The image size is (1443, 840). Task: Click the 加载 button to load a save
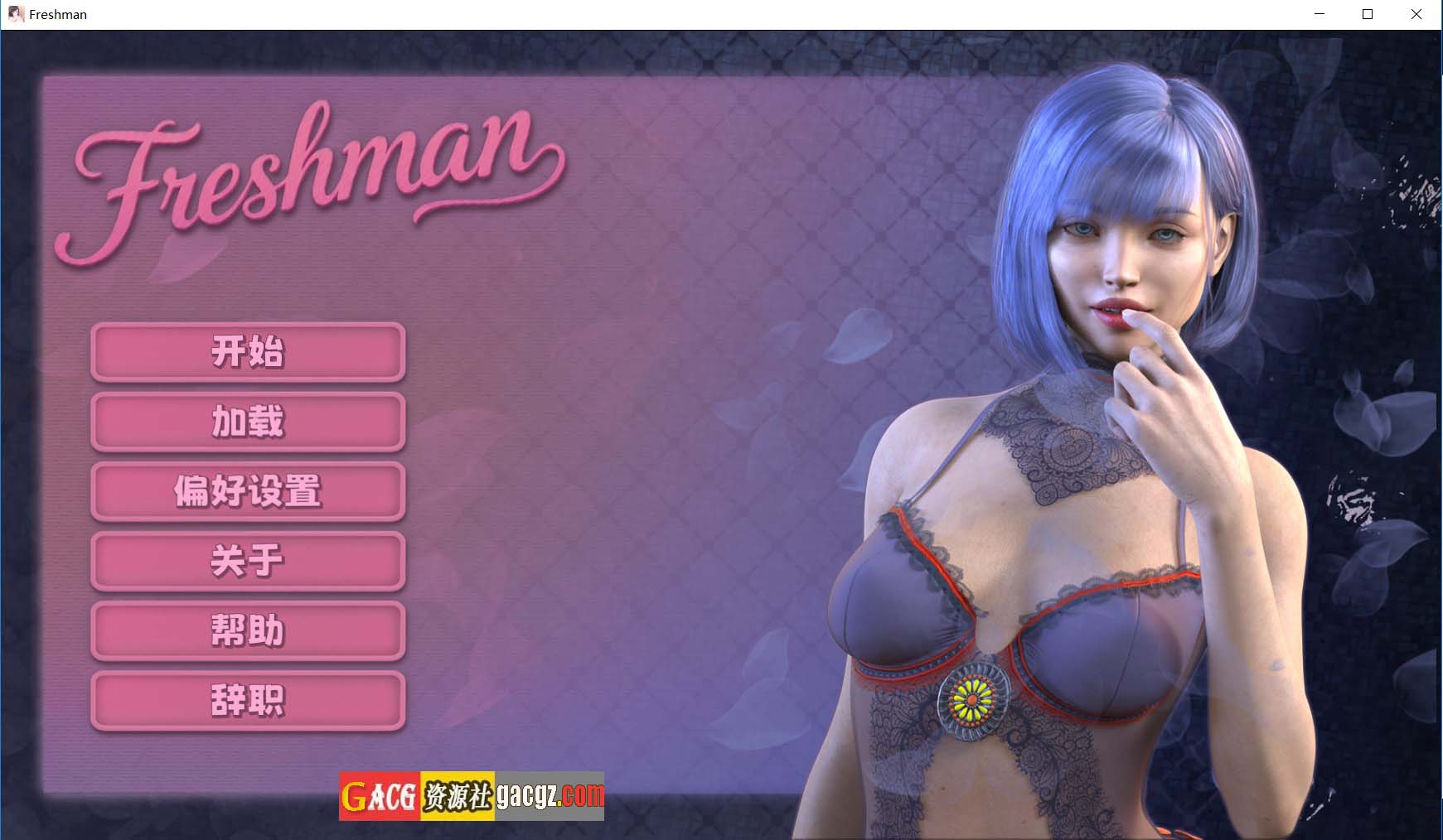click(247, 422)
